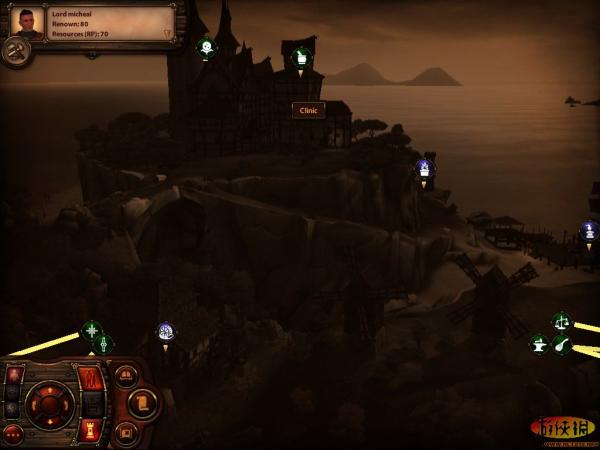Open the scroll quest button
Viewport: 600px width, 450px height.
coord(143,403)
